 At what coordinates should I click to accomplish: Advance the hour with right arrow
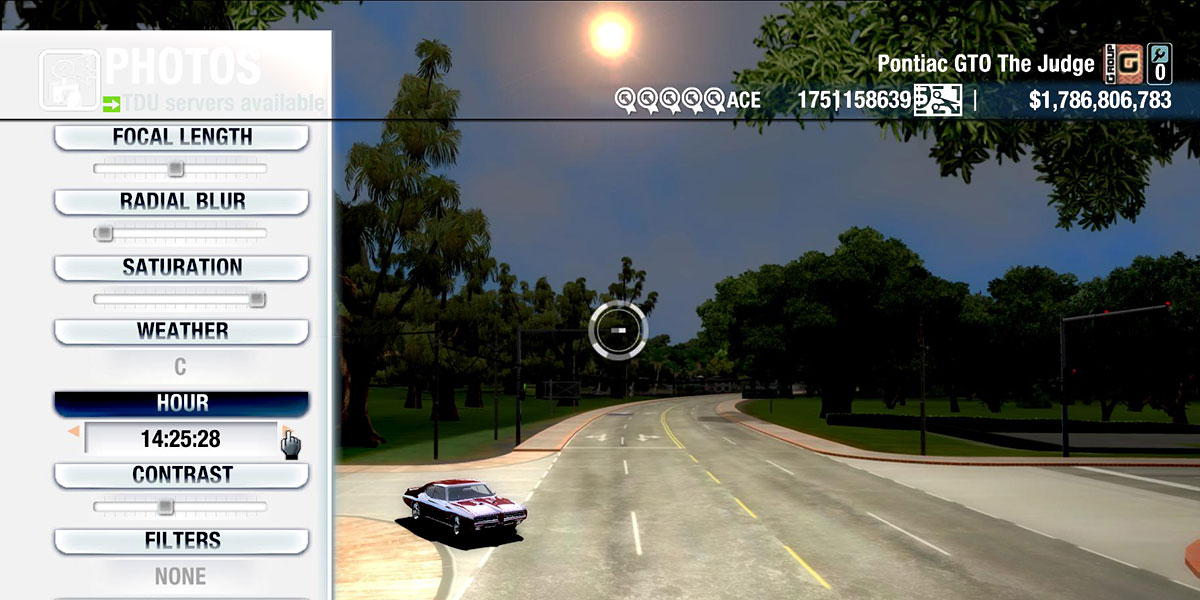(287, 432)
